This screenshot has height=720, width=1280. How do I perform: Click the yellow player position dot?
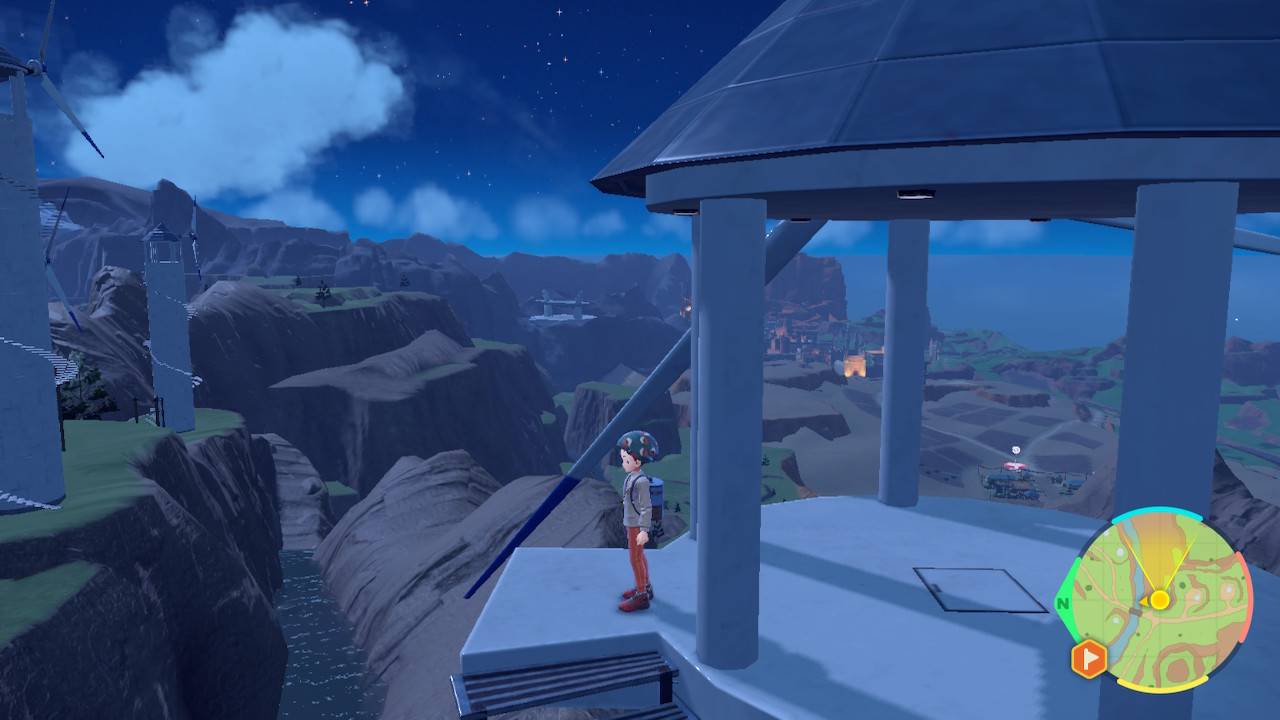click(x=1159, y=600)
